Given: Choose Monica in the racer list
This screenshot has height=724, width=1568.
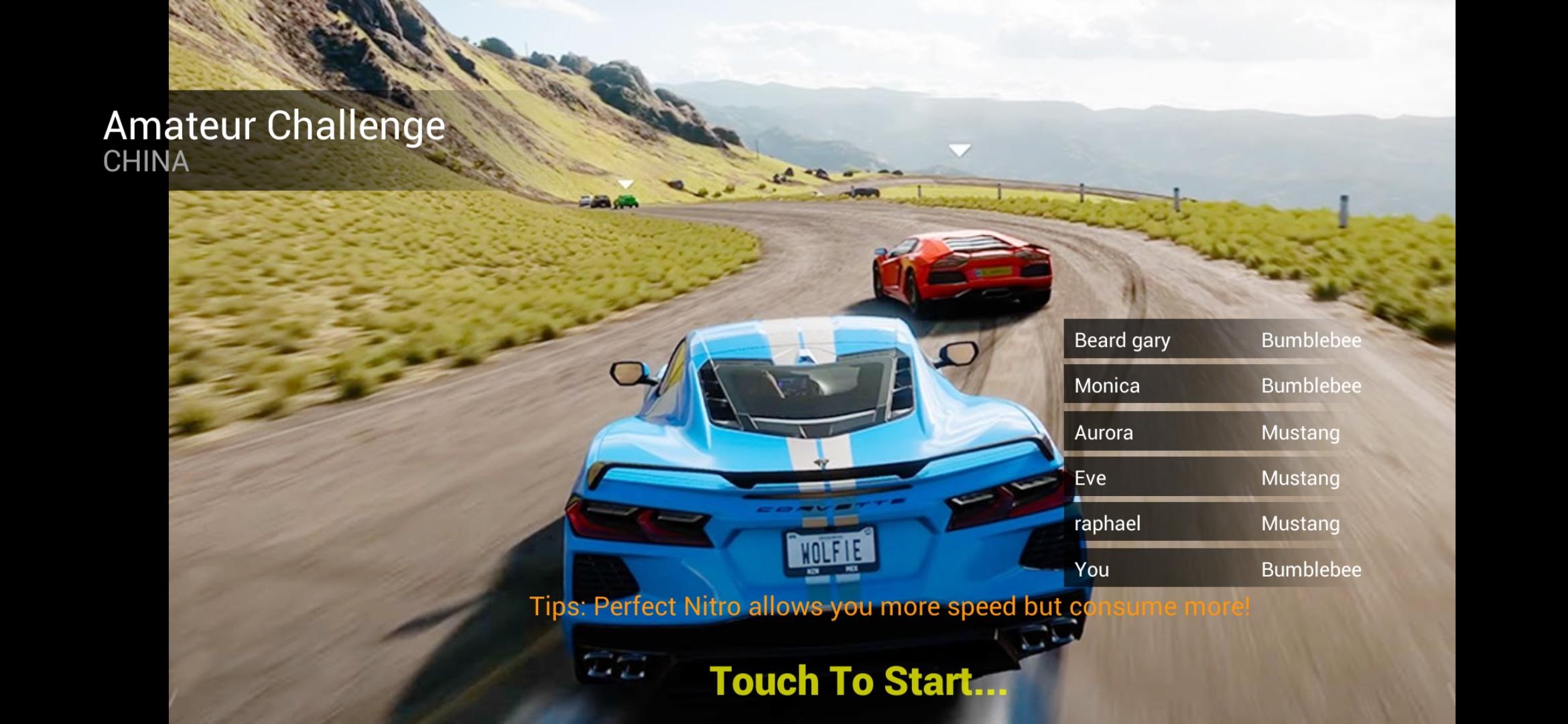Looking at the screenshot, I should [x=1217, y=386].
